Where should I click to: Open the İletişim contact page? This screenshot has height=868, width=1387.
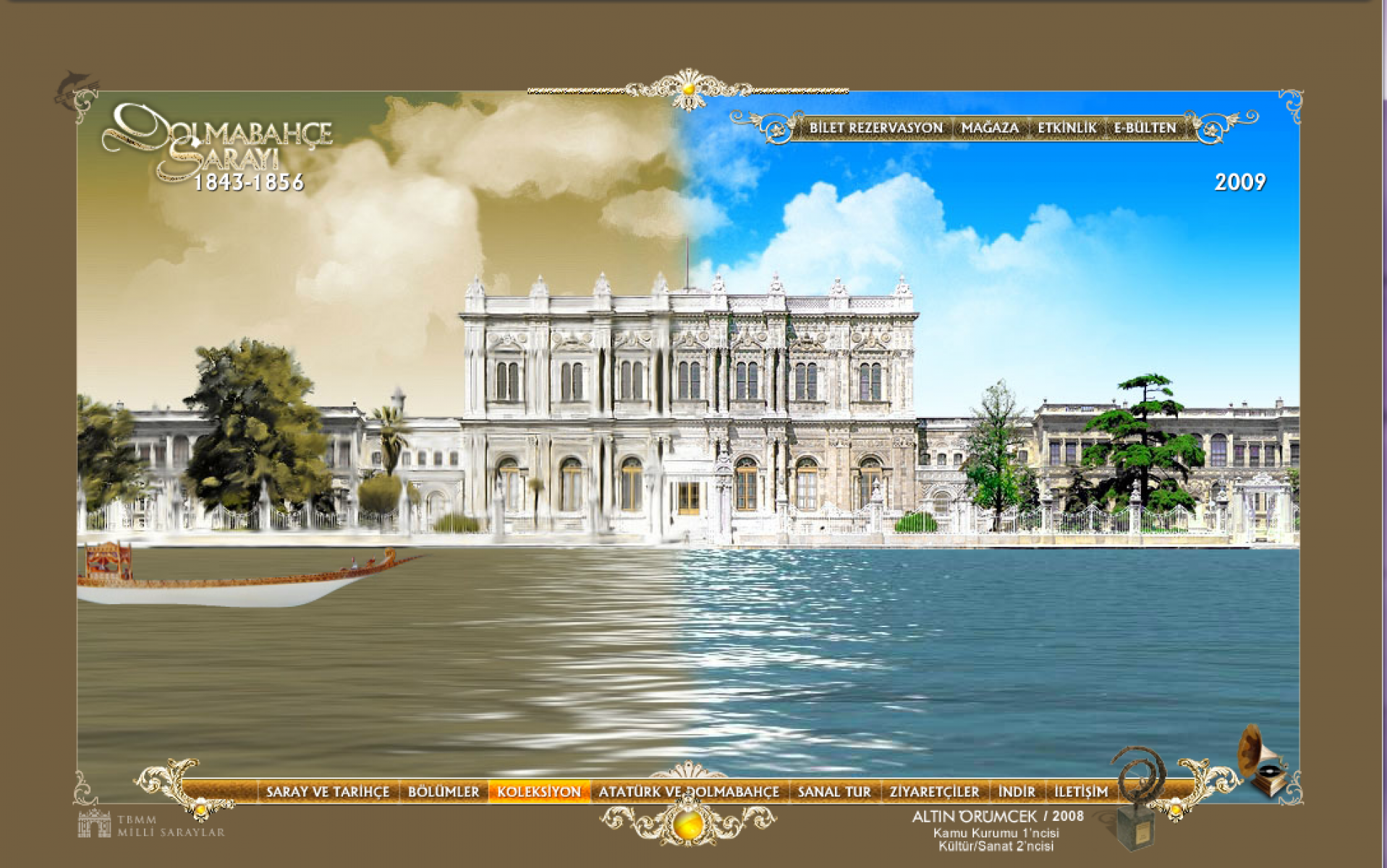(1081, 792)
